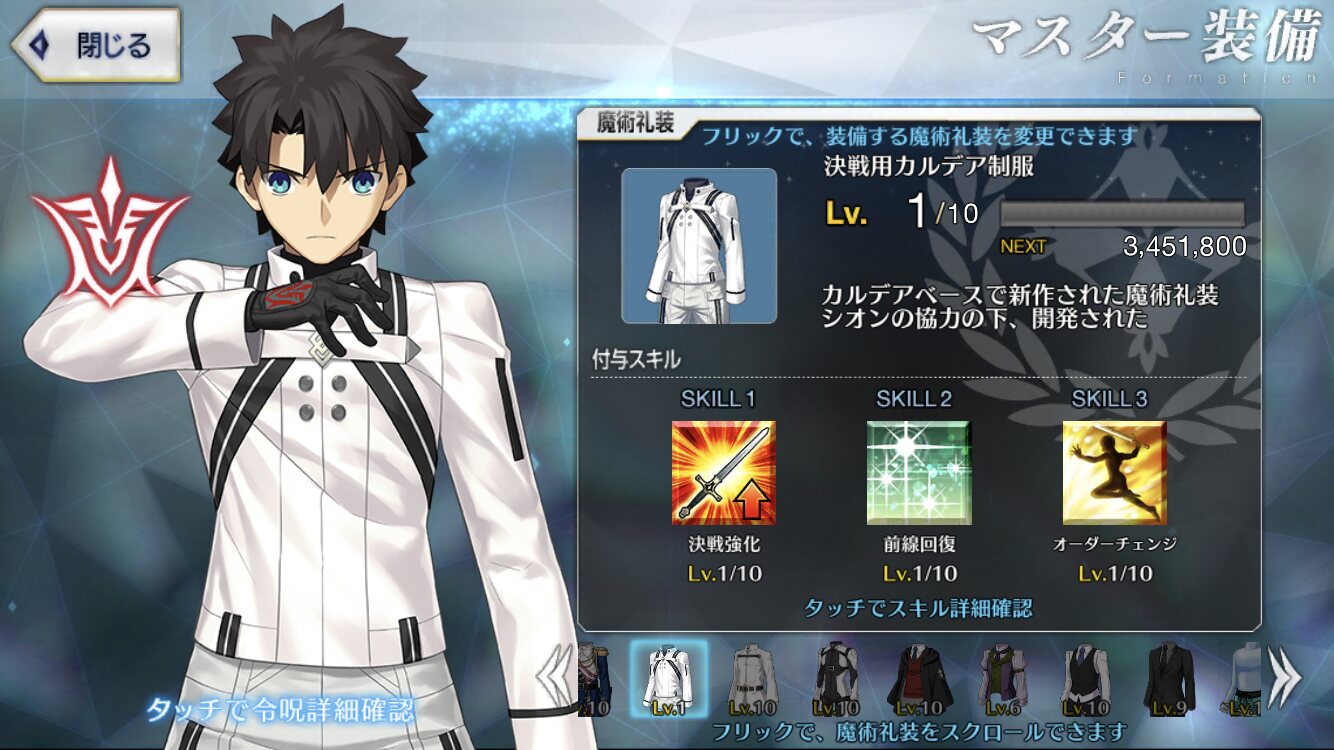Viewport: 1334px width, 750px height.
Task: Select the highlighted white uniform Lv.1 thumbnail
Action: [x=669, y=679]
